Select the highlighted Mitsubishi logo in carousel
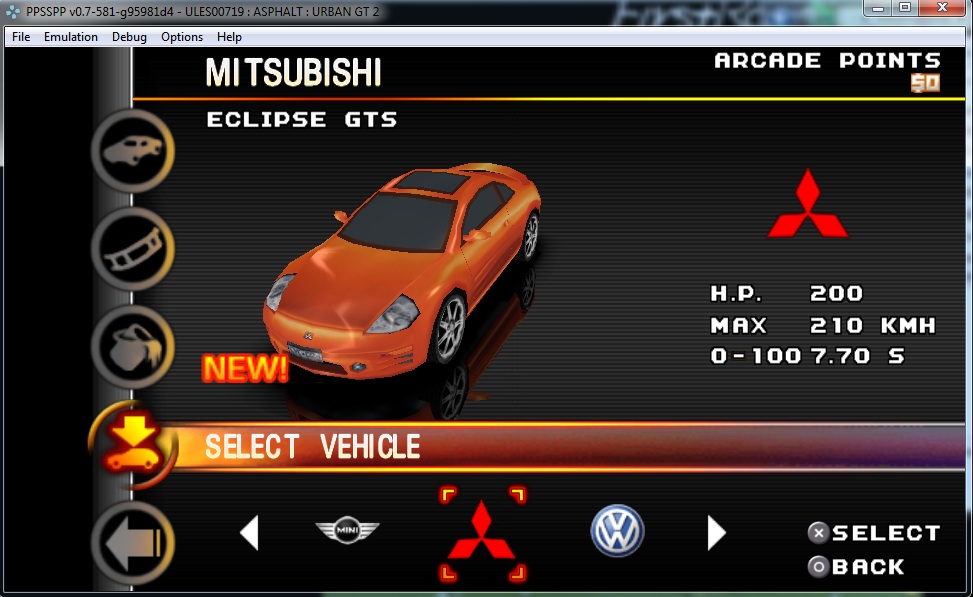Screen dimensions: 973x597 pos(481,532)
